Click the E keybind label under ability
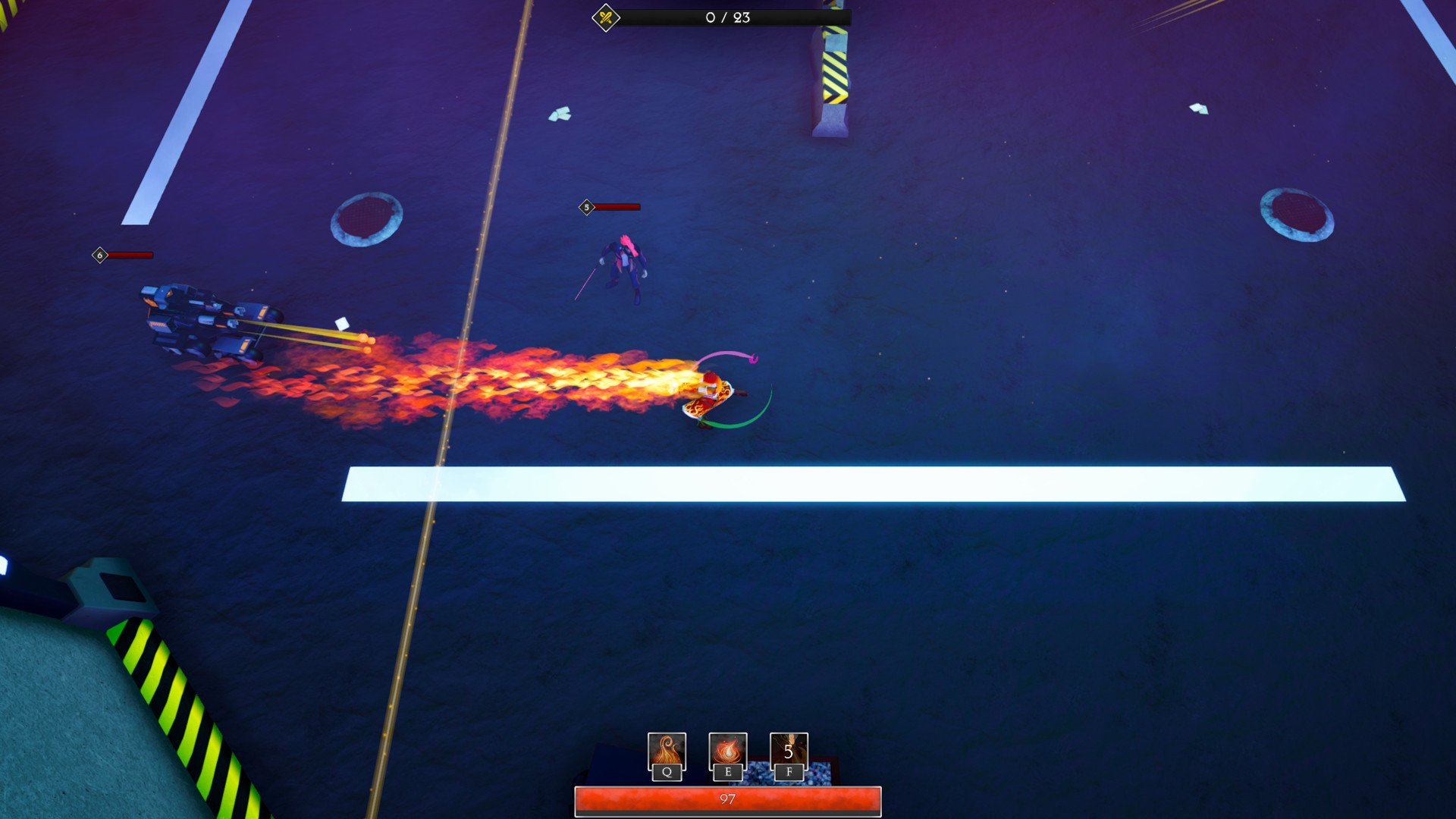Viewport: 1456px width, 819px height. [727, 773]
